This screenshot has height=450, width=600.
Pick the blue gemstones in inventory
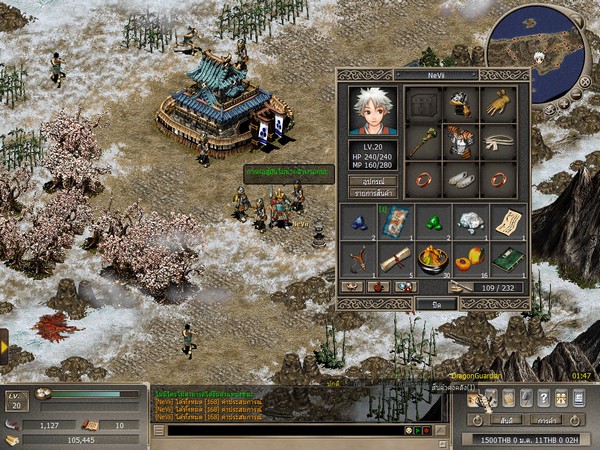358,222
